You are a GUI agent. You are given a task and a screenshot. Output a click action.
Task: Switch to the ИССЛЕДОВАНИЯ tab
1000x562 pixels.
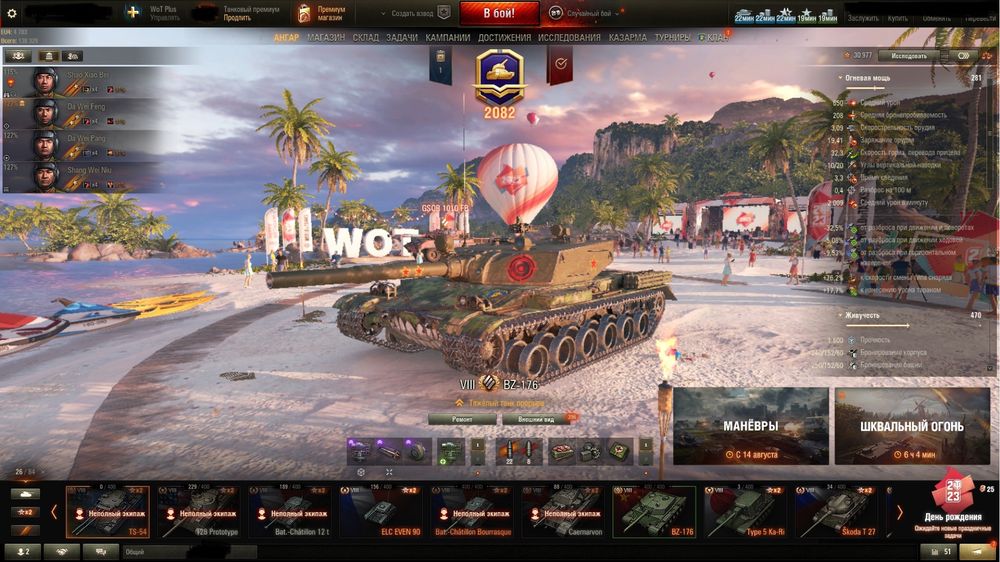coord(570,38)
